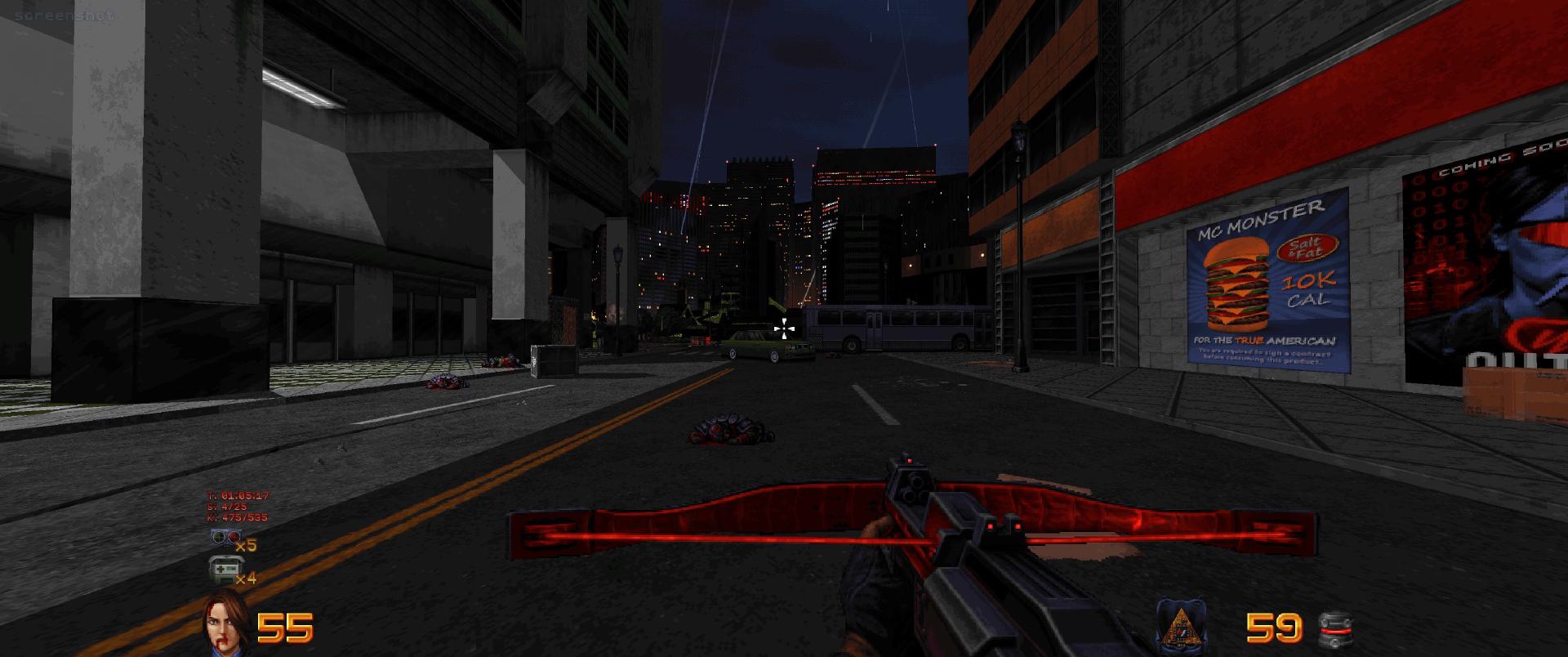Click the armor vest icon with triangle
This screenshot has height=657, width=1568.
(x=1181, y=628)
